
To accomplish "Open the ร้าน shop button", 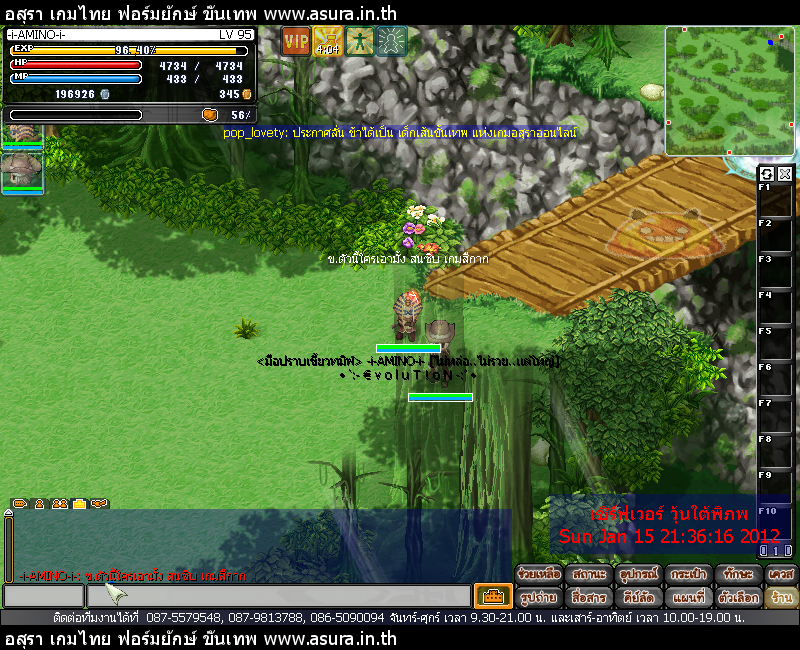I will point(780,597).
